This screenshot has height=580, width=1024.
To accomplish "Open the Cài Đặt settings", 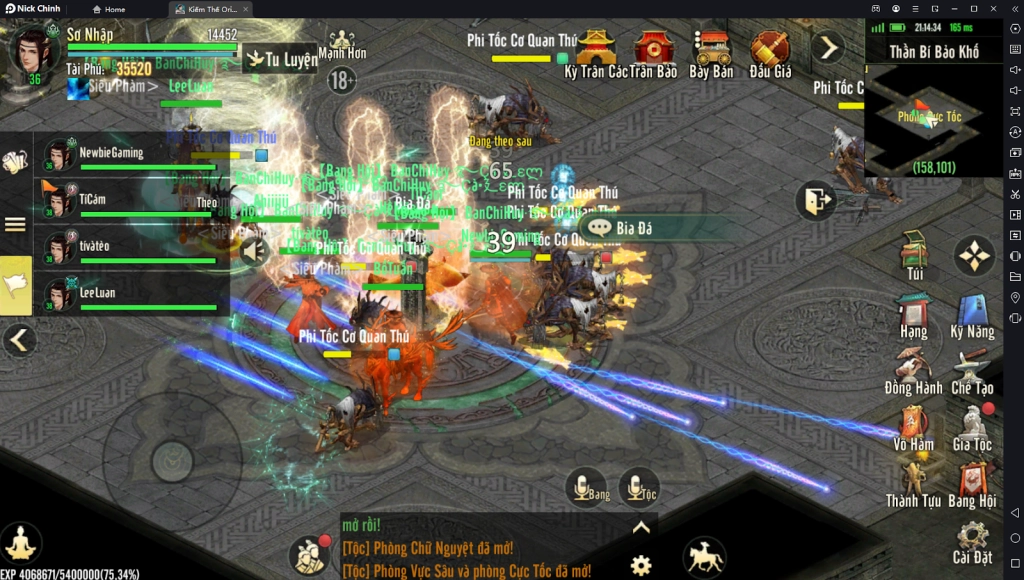I will click(x=972, y=540).
